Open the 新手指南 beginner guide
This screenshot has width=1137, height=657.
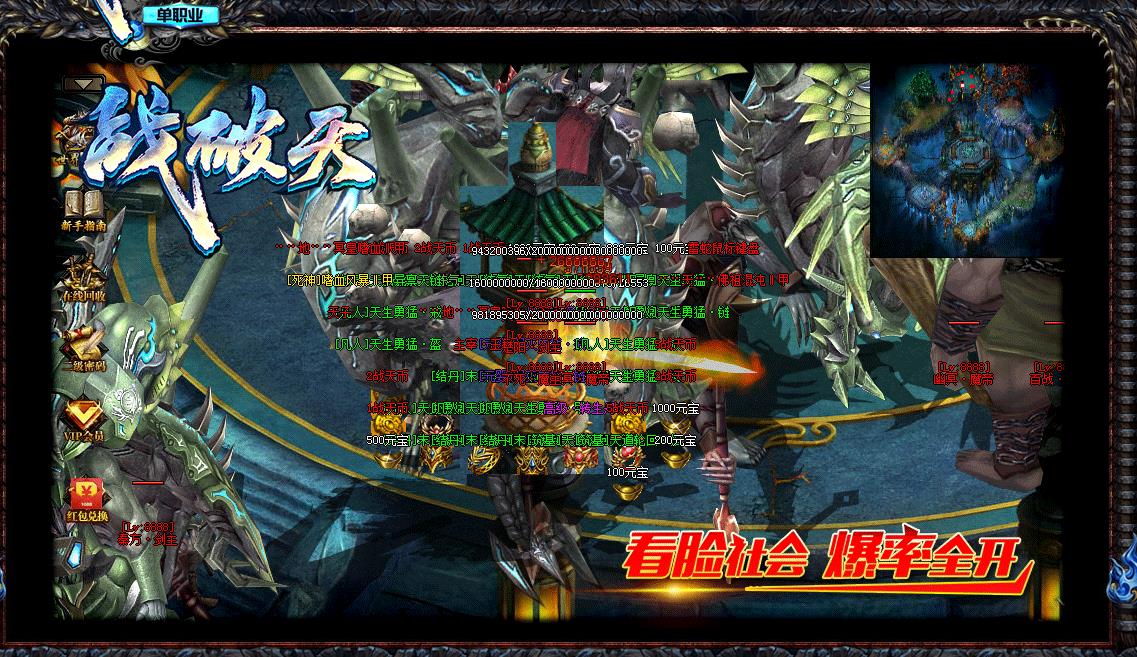pyautogui.click(x=84, y=208)
